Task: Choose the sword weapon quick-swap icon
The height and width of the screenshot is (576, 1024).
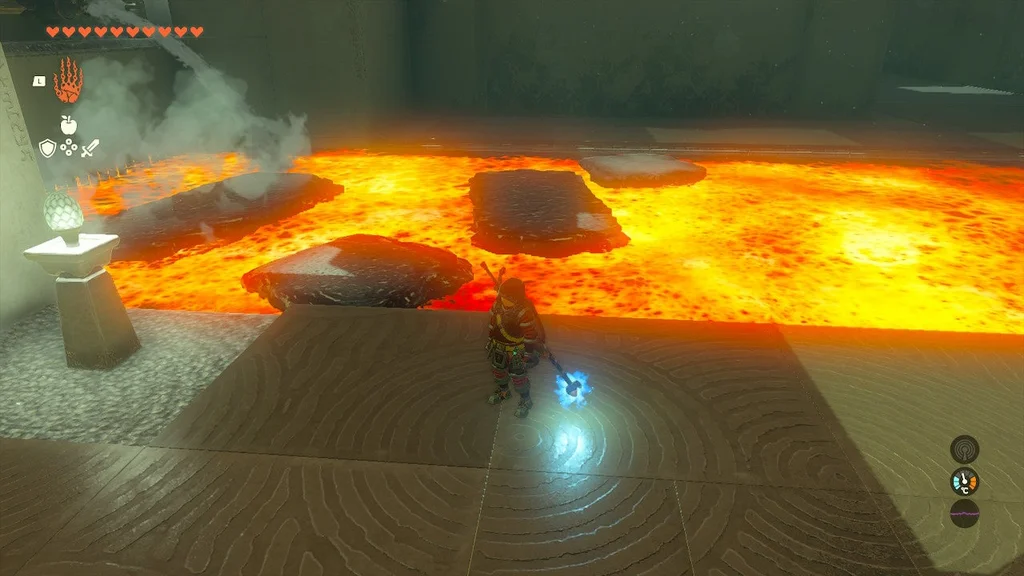Action: (90, 148)
